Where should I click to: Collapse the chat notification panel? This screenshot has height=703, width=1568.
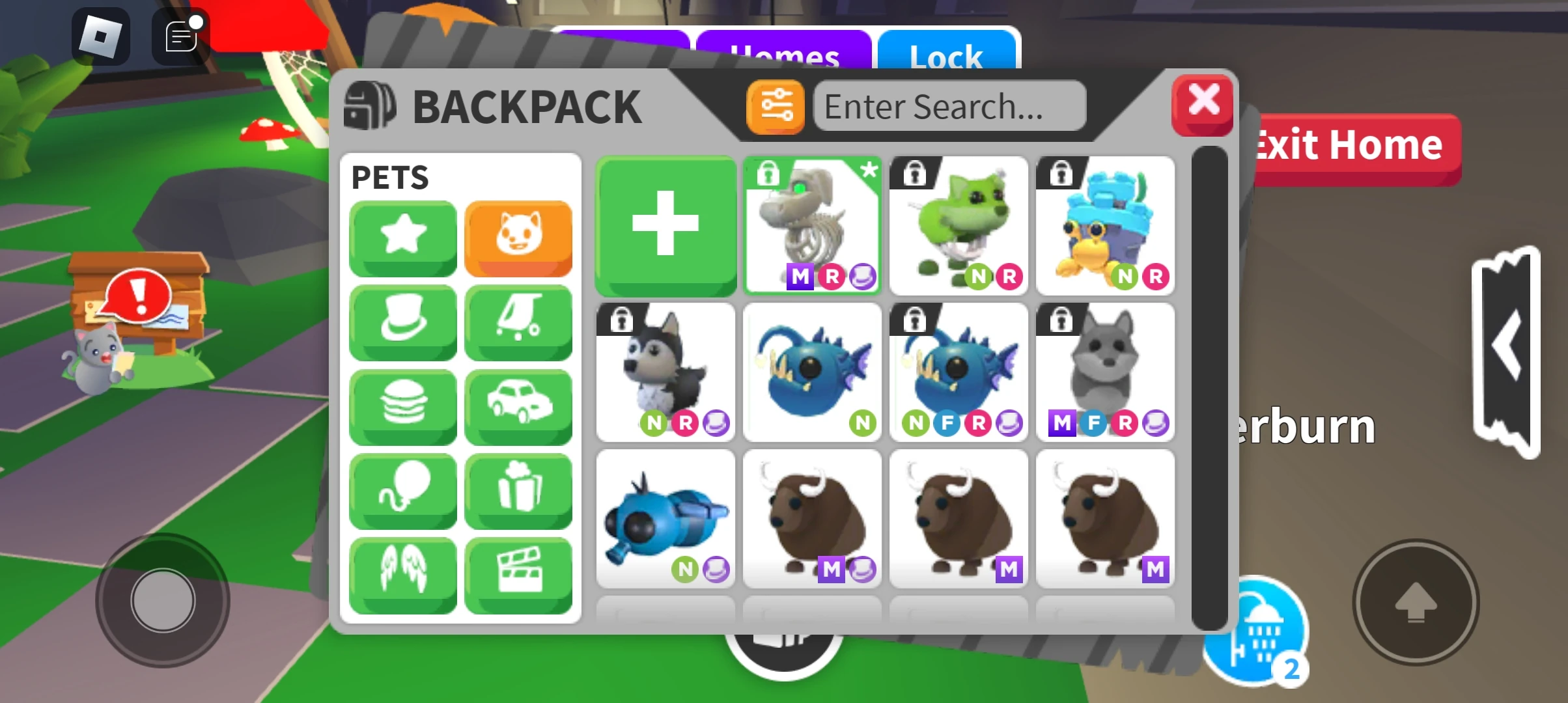[179, 36]
